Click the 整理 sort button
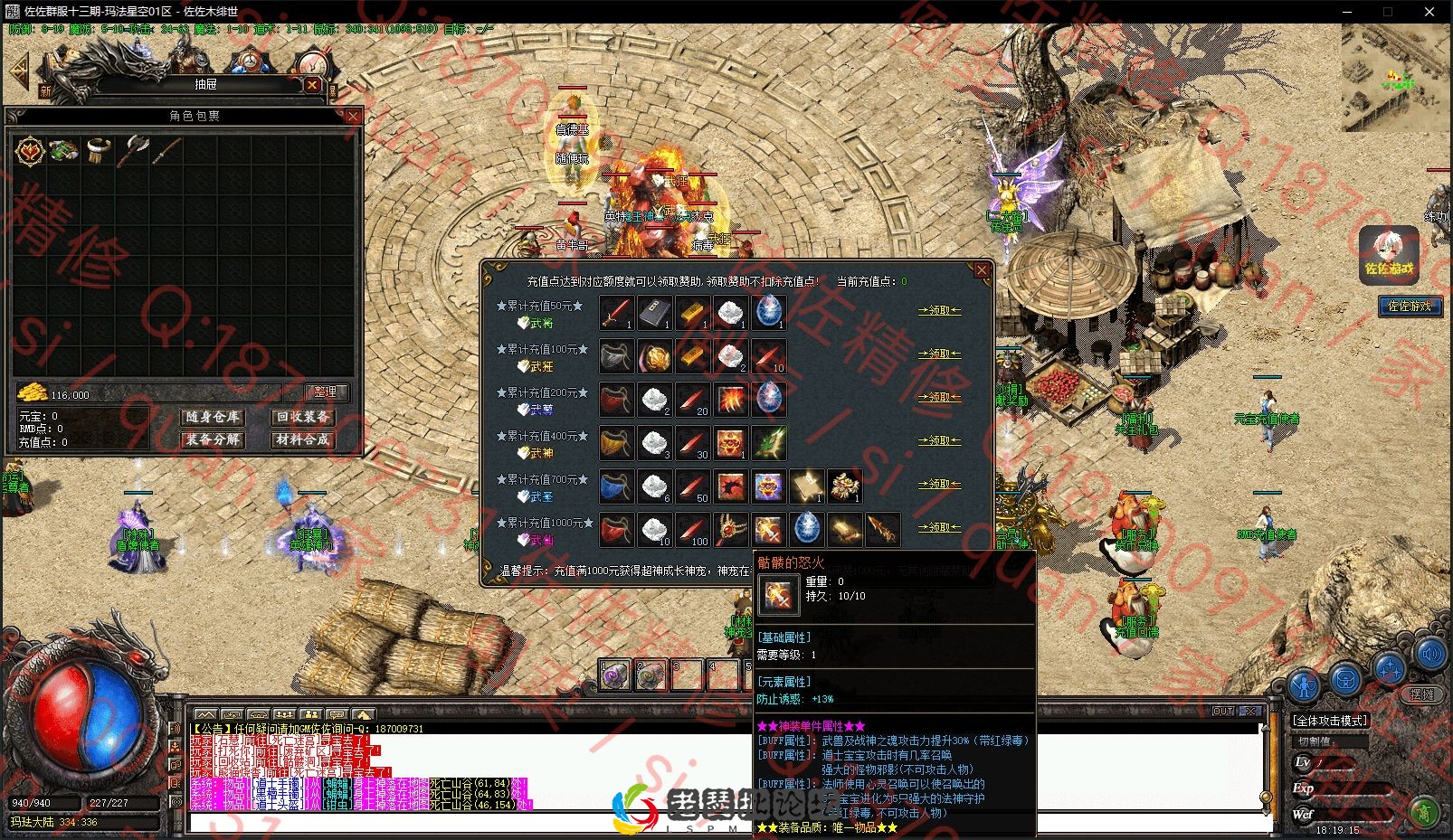Screen dimensions: 1453x840 coord(325,392)
